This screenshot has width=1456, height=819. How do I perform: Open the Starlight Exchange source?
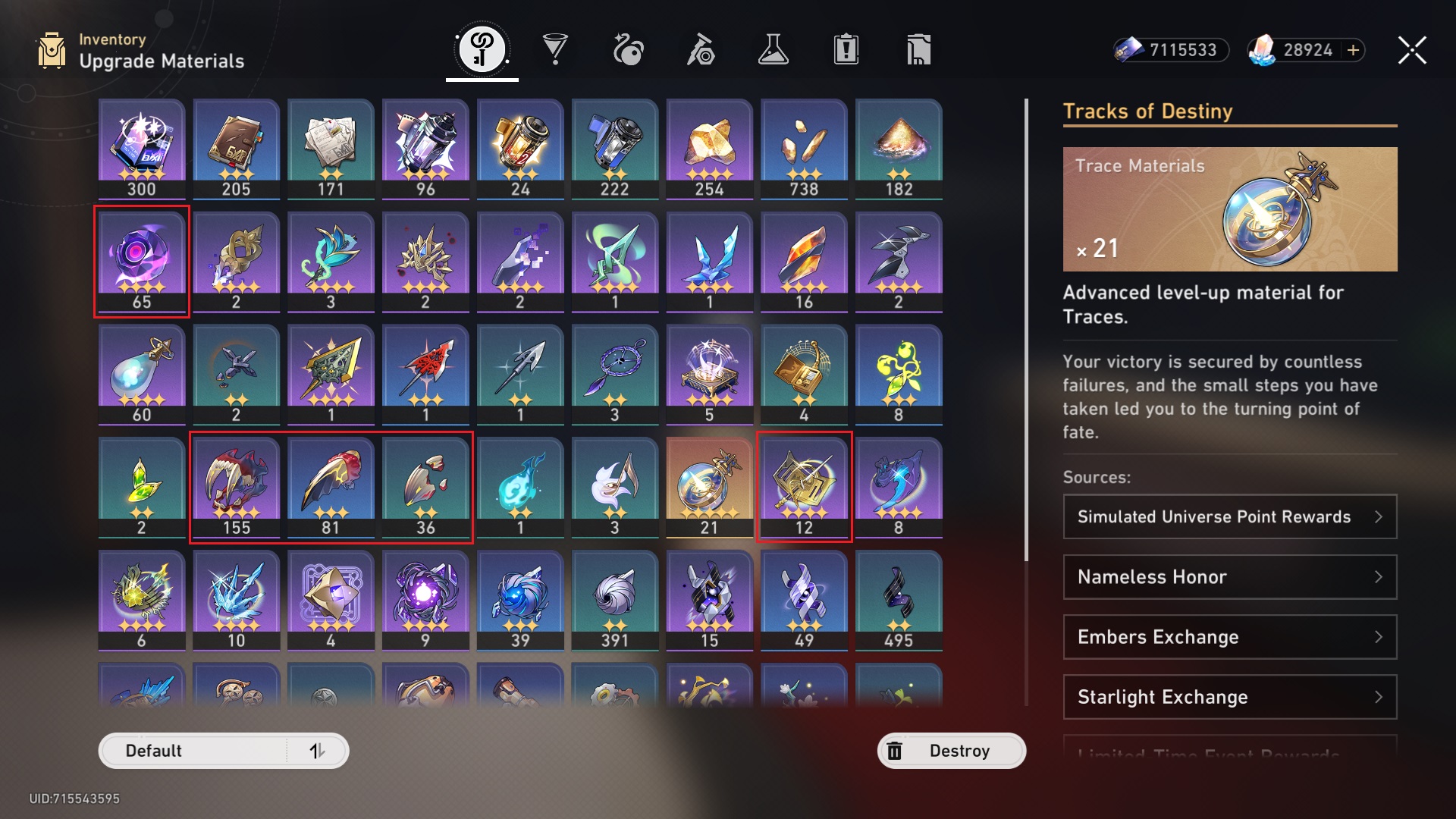click(1229, 697)
